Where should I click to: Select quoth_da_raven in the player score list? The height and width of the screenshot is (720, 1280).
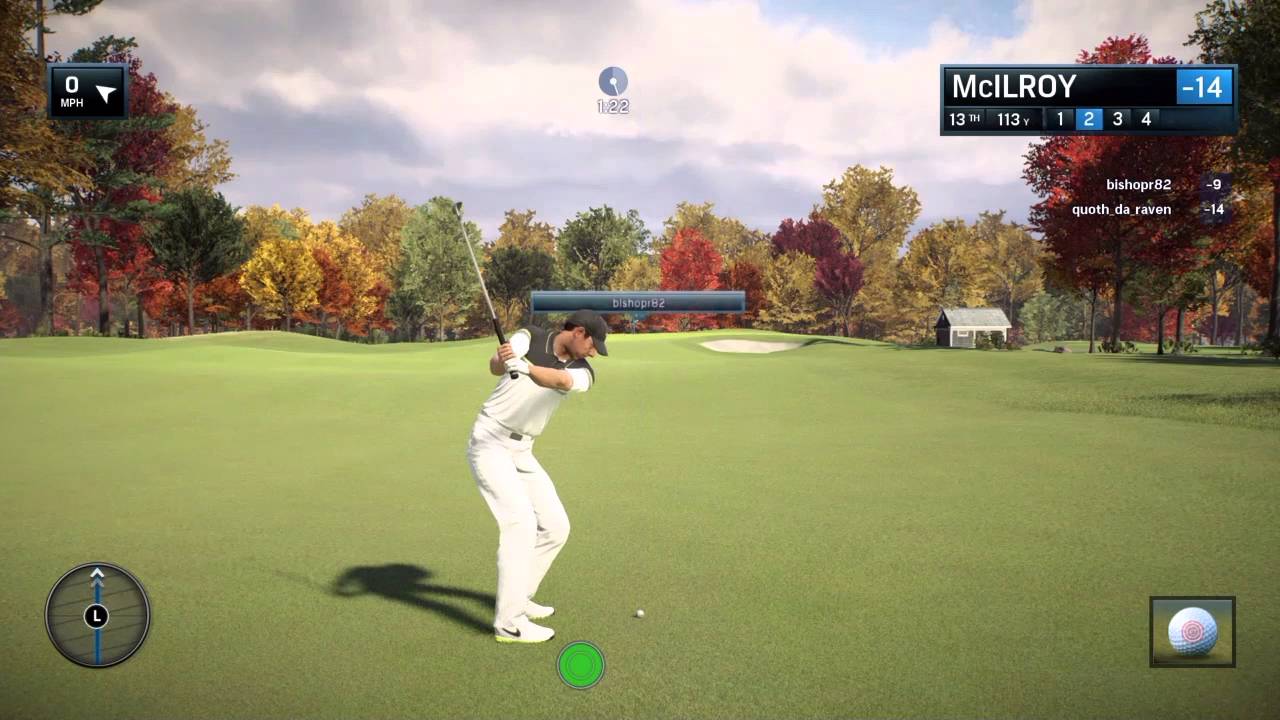pyautogui.click(x=1121, y=210)
